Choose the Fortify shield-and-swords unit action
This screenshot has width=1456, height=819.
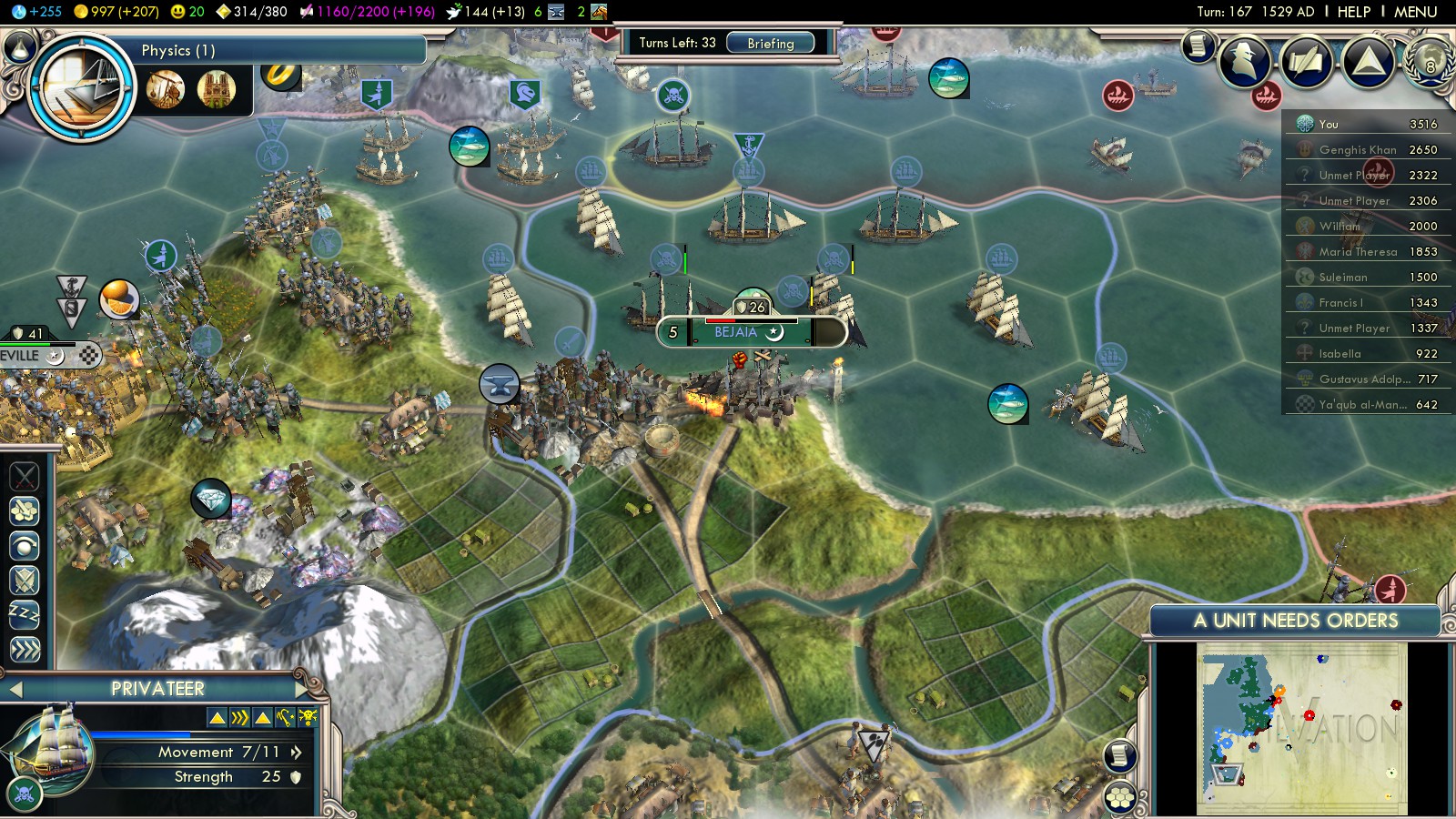pos(25,580)
